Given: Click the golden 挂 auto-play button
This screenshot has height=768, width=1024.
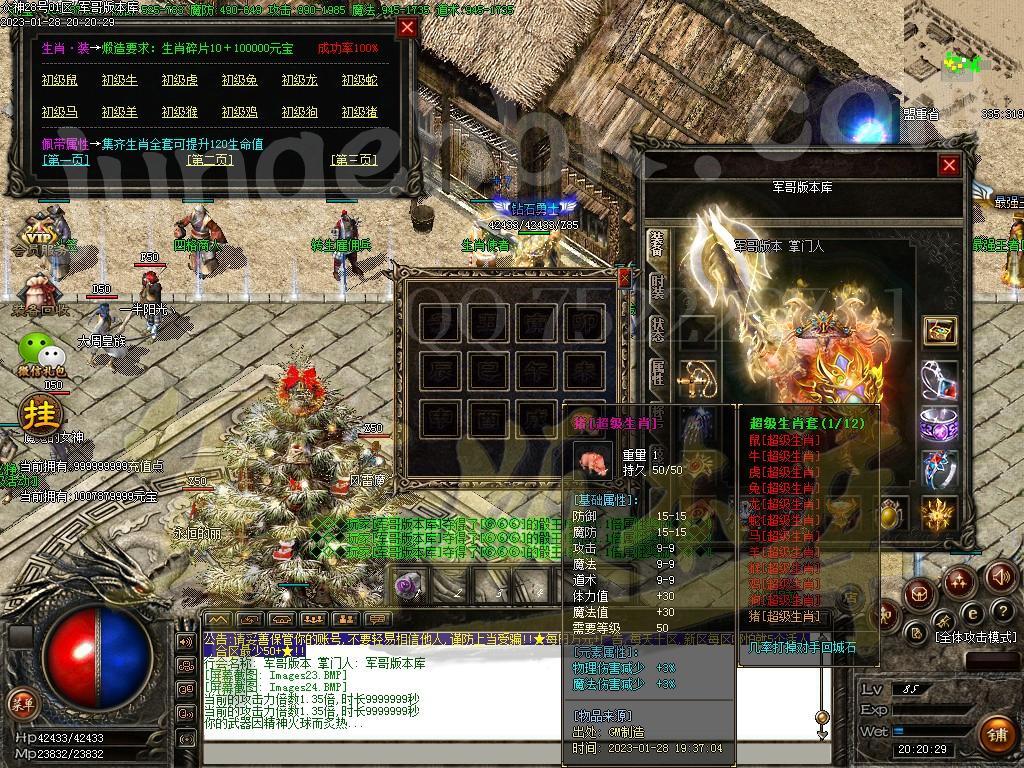Looking at the screenshot, I should (41, 413).
